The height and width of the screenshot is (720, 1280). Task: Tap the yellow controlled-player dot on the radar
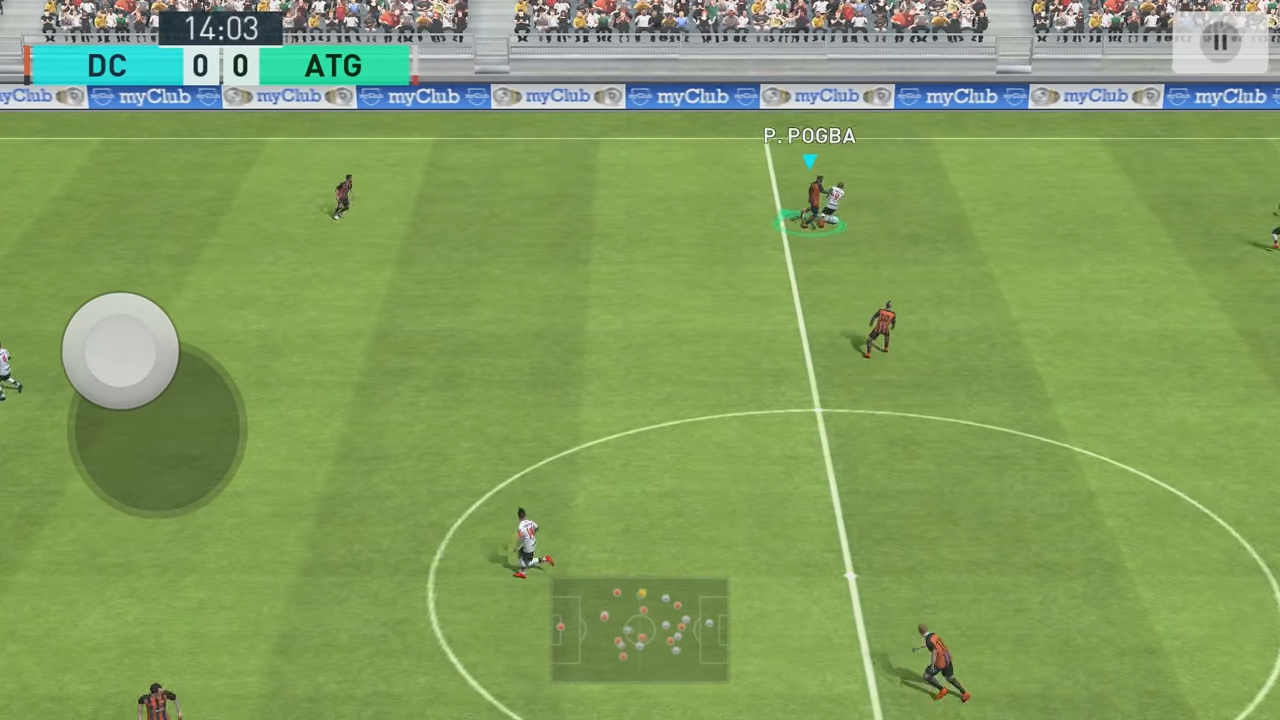pos(642,593)
